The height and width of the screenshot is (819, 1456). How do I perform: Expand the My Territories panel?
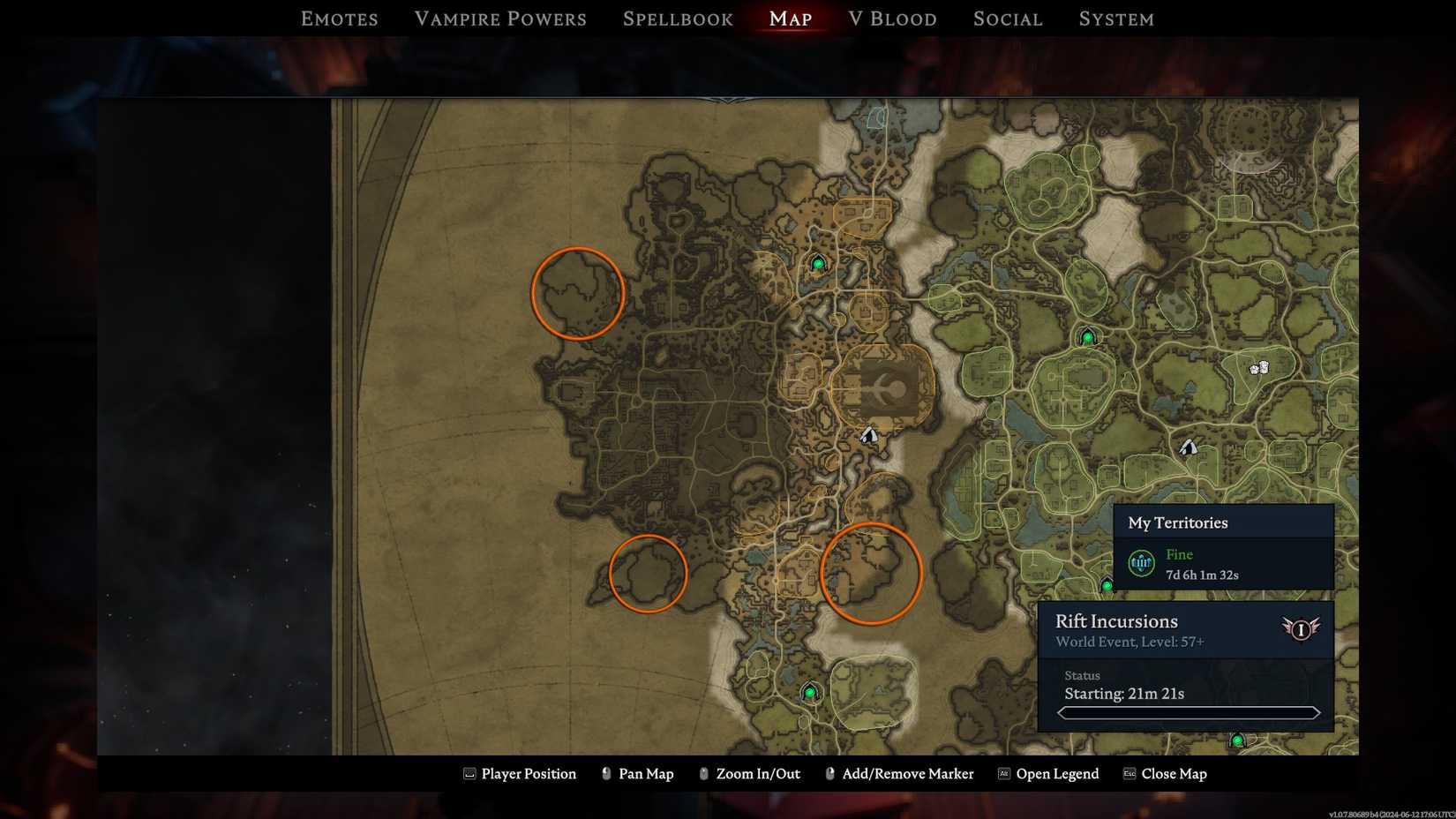[1179, 522]
